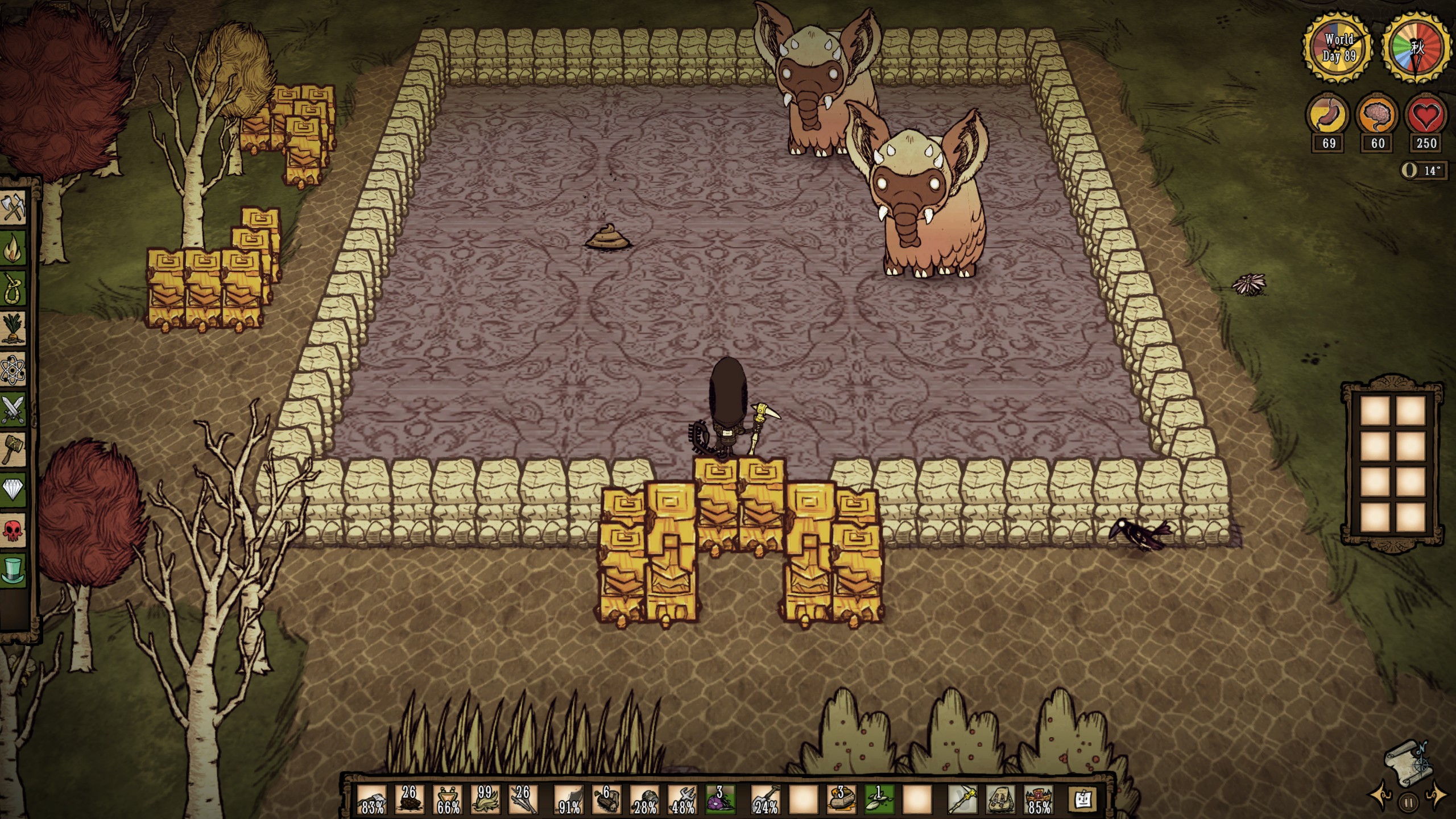The height and width of the screenshot is (819, 1456).
Task: Select the shovel slot at 24%
Action: pos(766,800)
